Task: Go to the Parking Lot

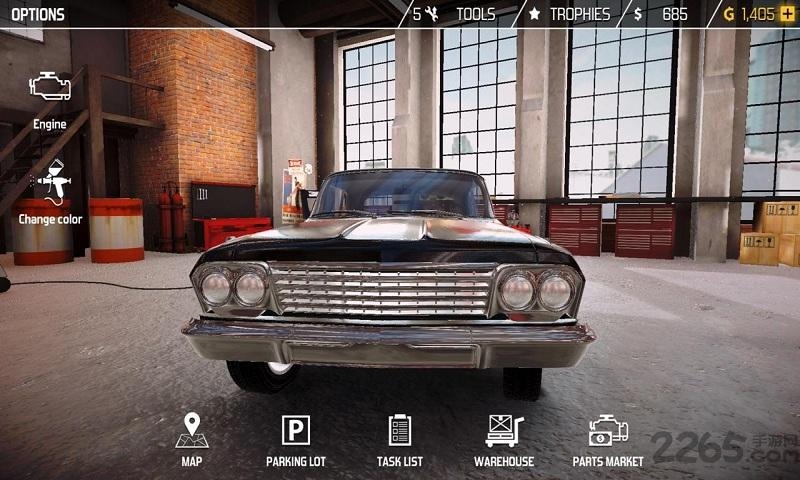Action: pos(295,437)
